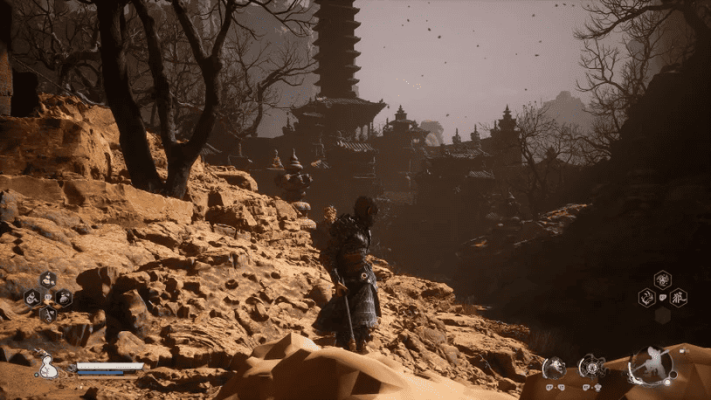
Task: Pick the bottom quick-item slot in the left diamond
Action: point(48,313)
